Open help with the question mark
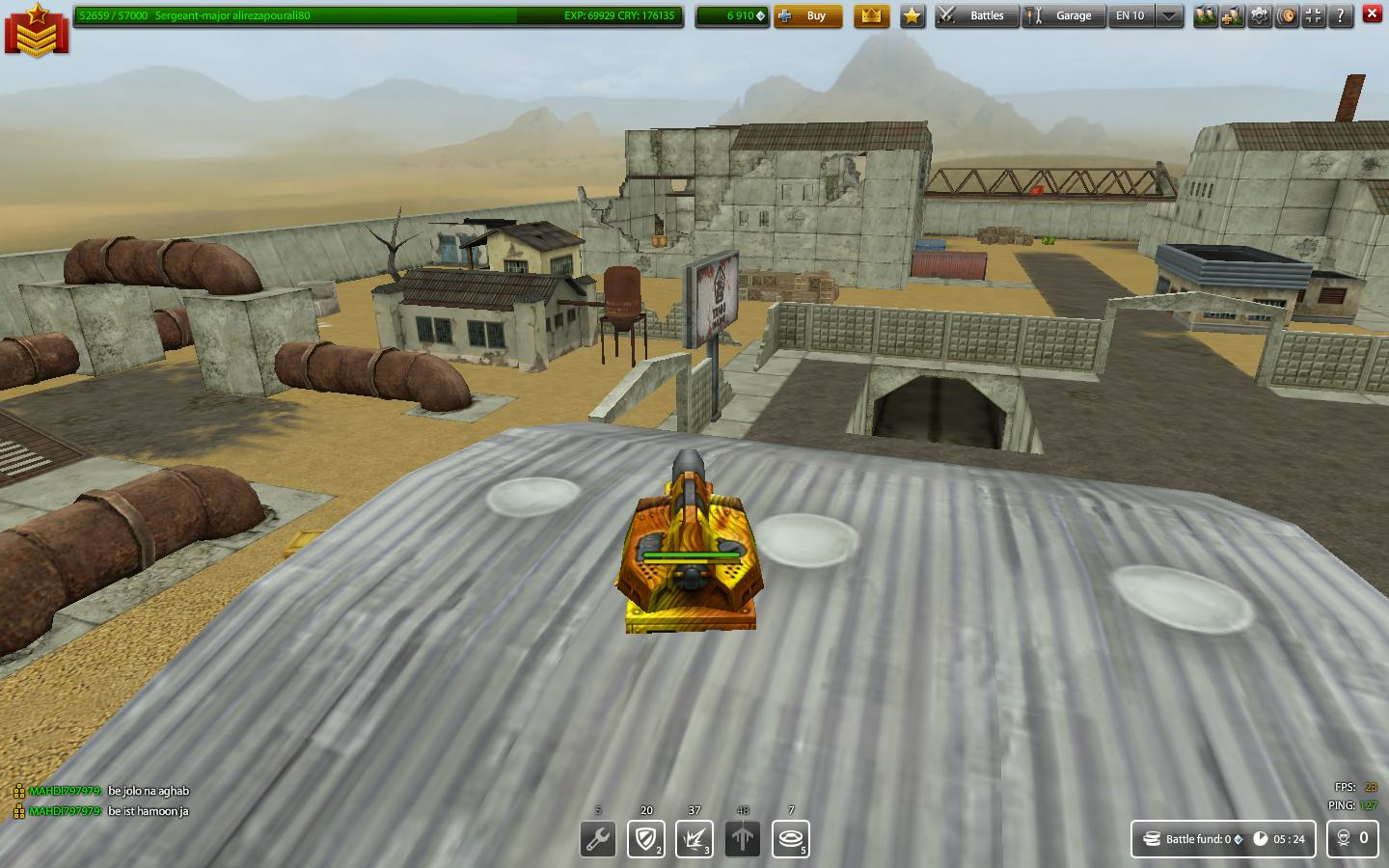This screenshot has width=1389, height=868. click(1341, 16)
